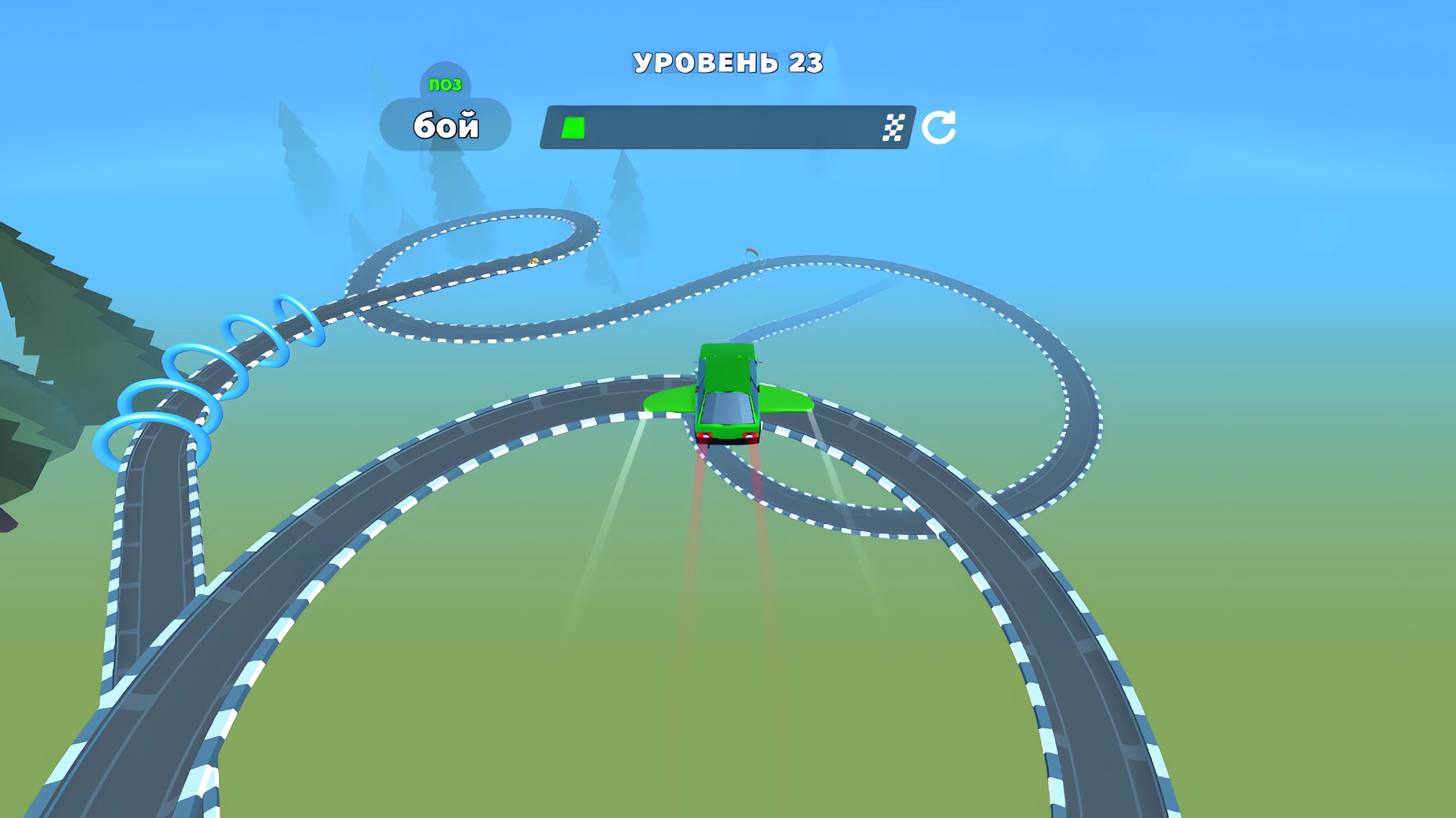This screenshot has width=1456, height=818.
Task: Click the restart level icon
Action: 940,126
